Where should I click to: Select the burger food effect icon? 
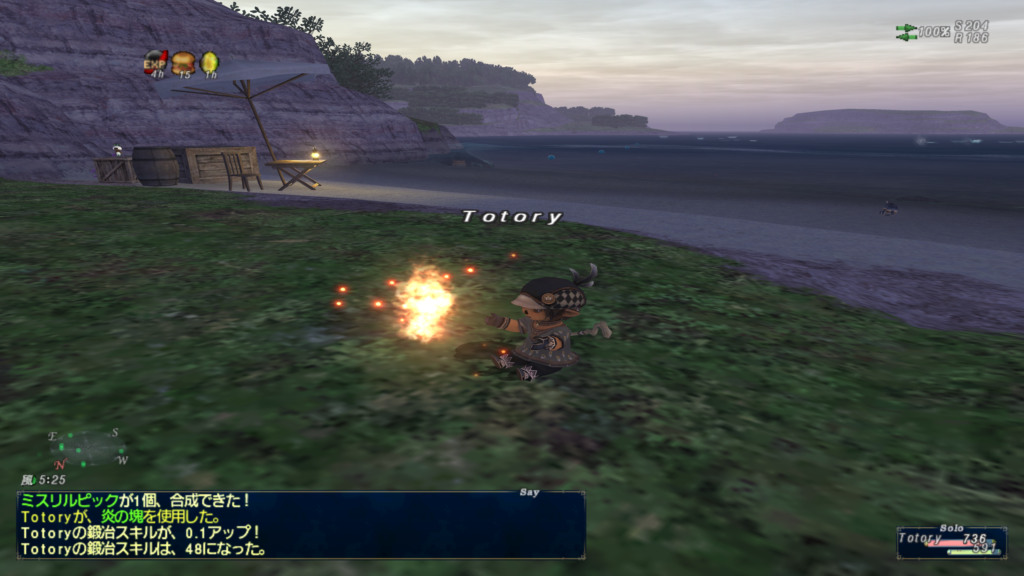183,63
